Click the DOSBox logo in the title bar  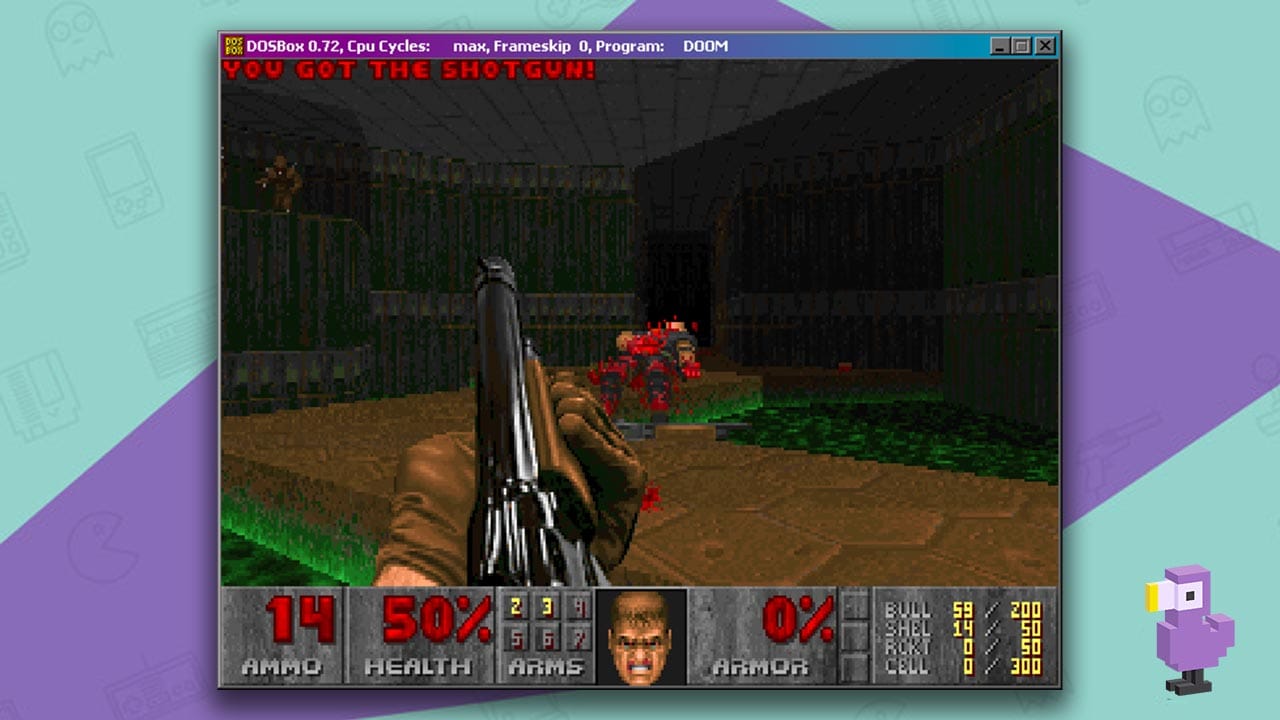[233, 45]
